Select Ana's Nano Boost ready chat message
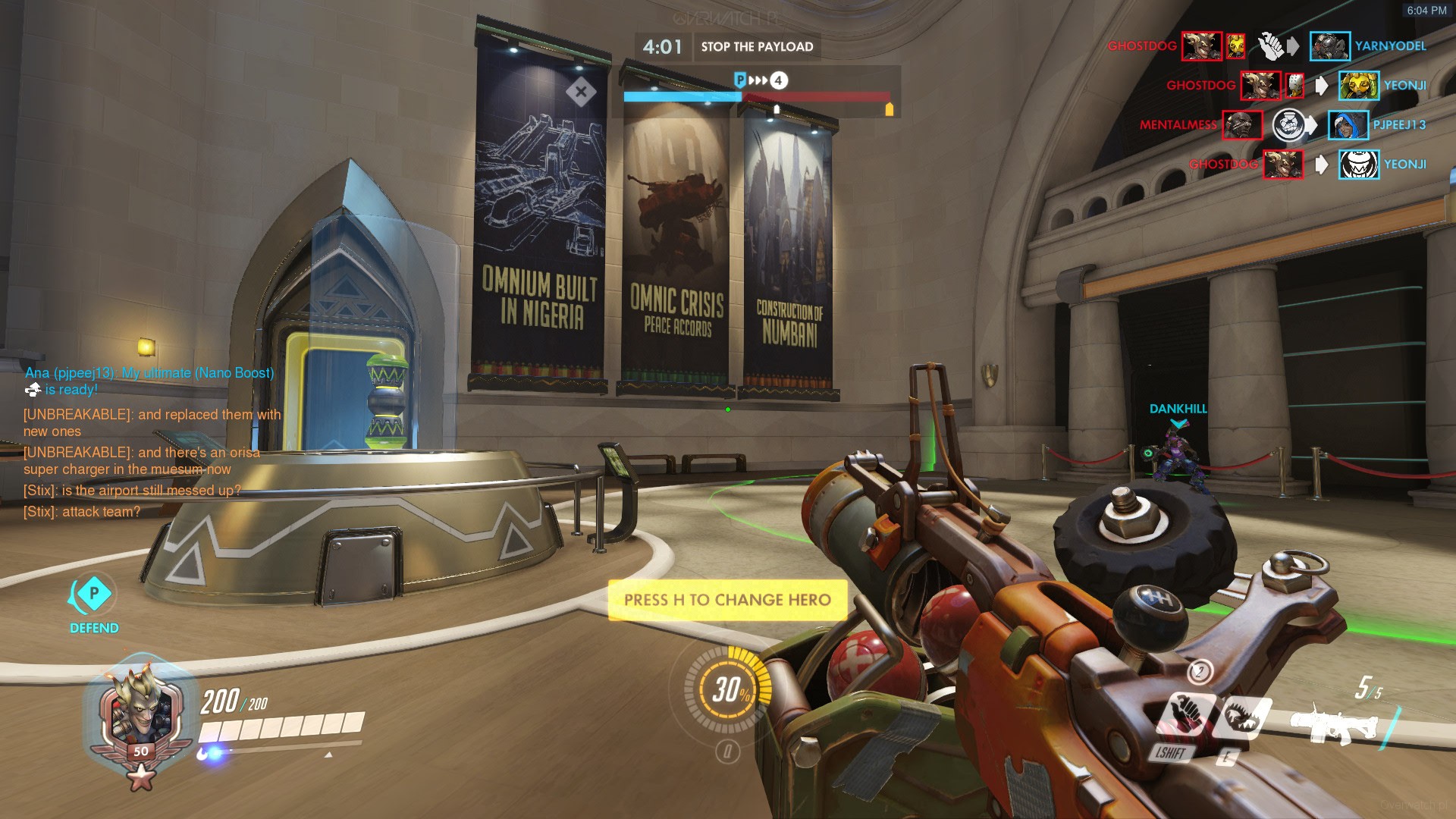 click(149, 381)
